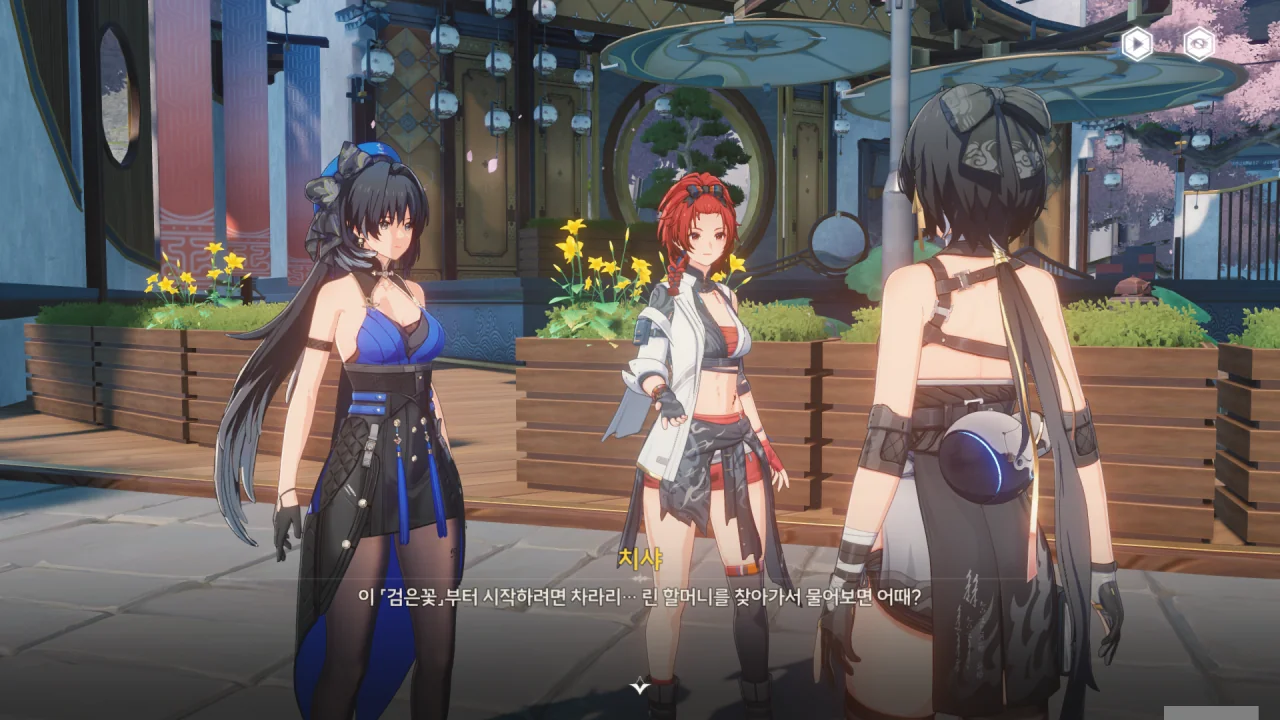Hide the dialogue interface using the eye icon
This screenshot has width=1280, height=720.
pyautogui.click(x=1199, y=44)
